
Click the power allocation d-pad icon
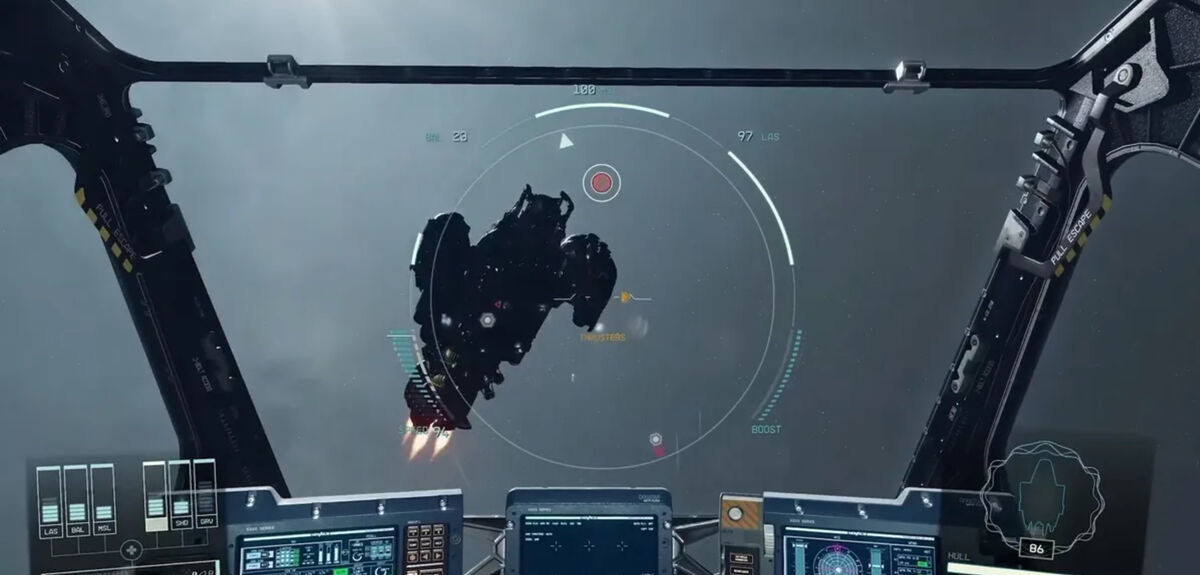(x=131, y=550)
